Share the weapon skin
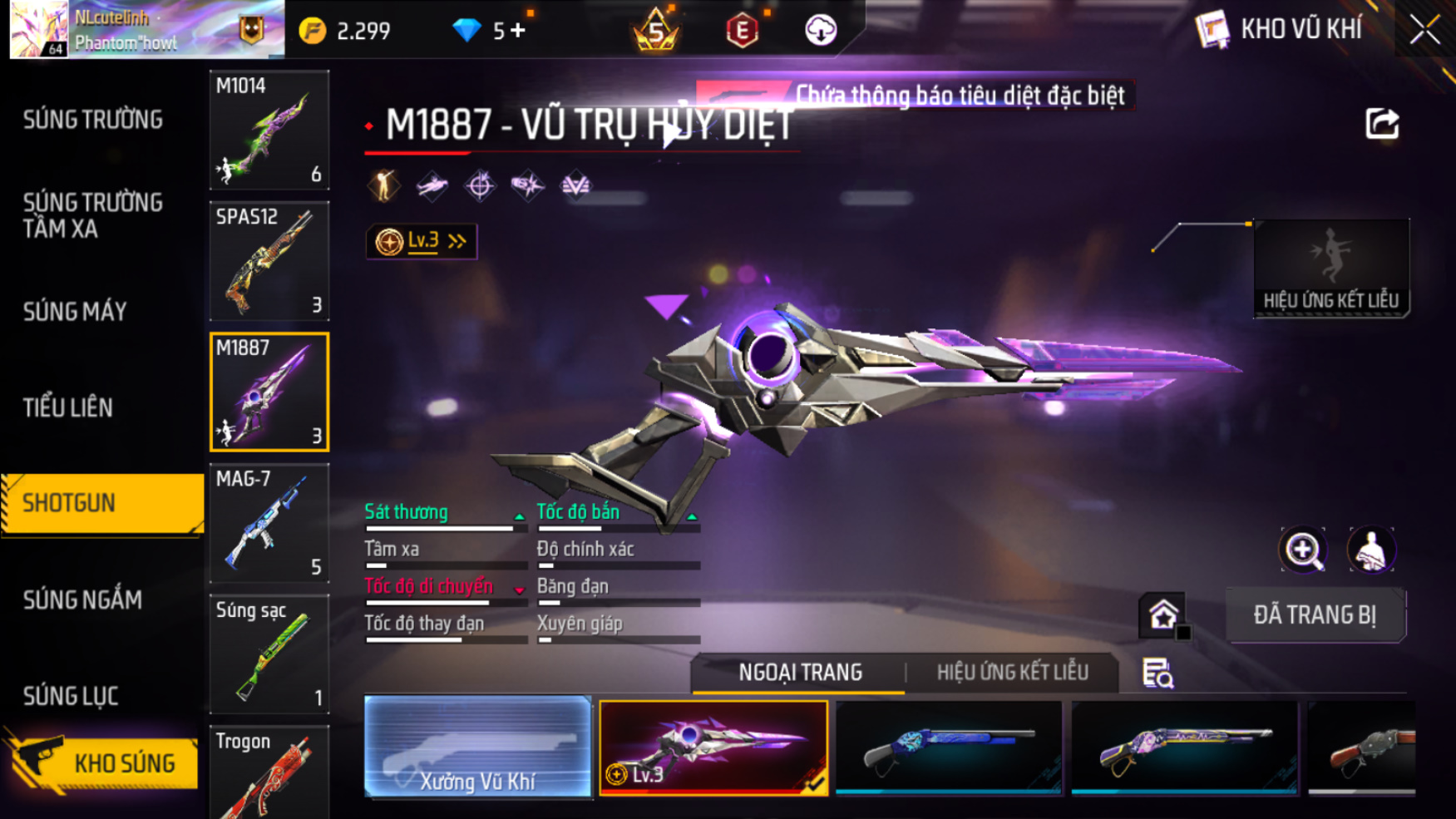 coord(1382,125)
